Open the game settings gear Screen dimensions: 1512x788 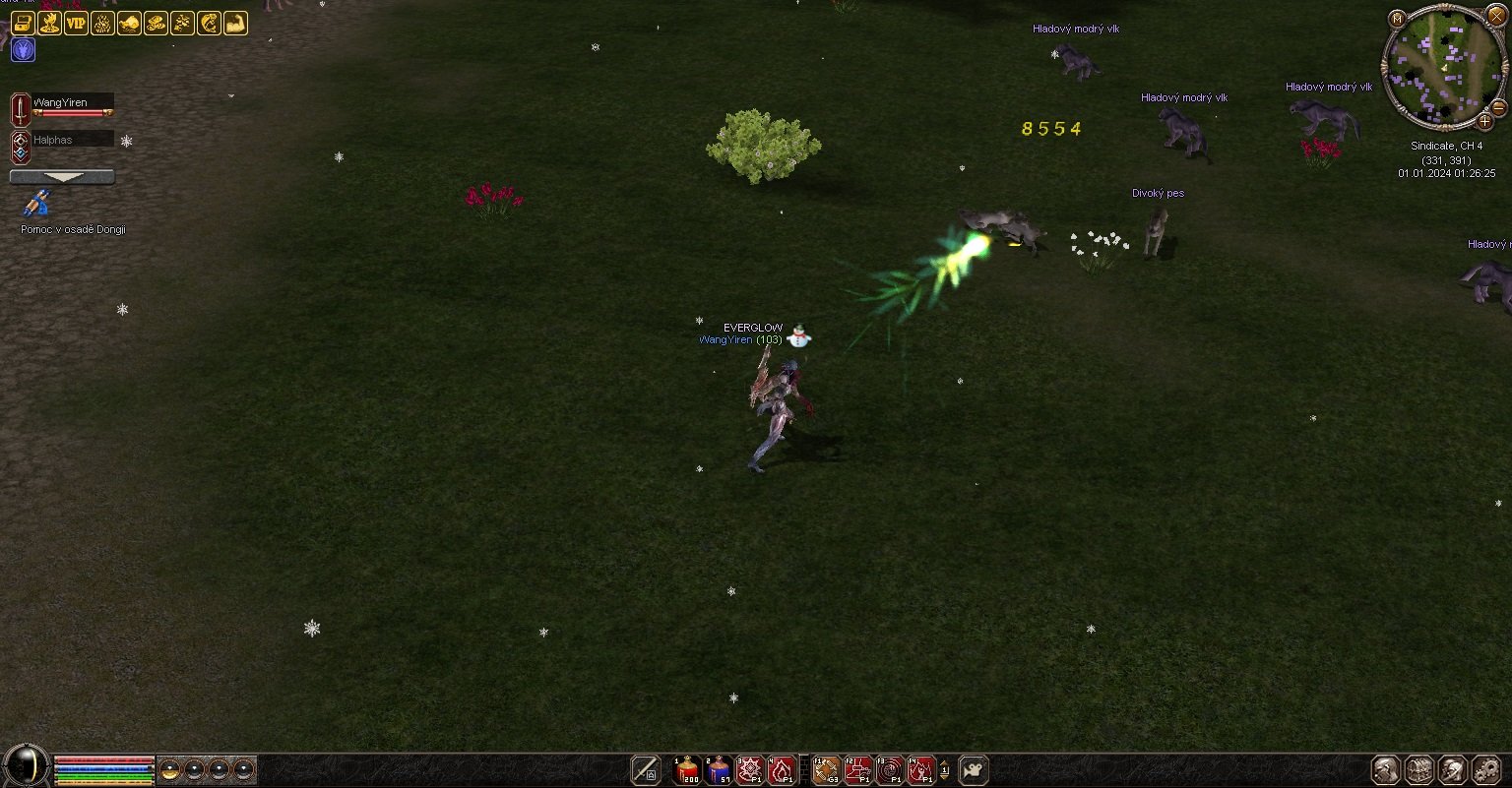pyautogui.click(x=1485, y=770)
